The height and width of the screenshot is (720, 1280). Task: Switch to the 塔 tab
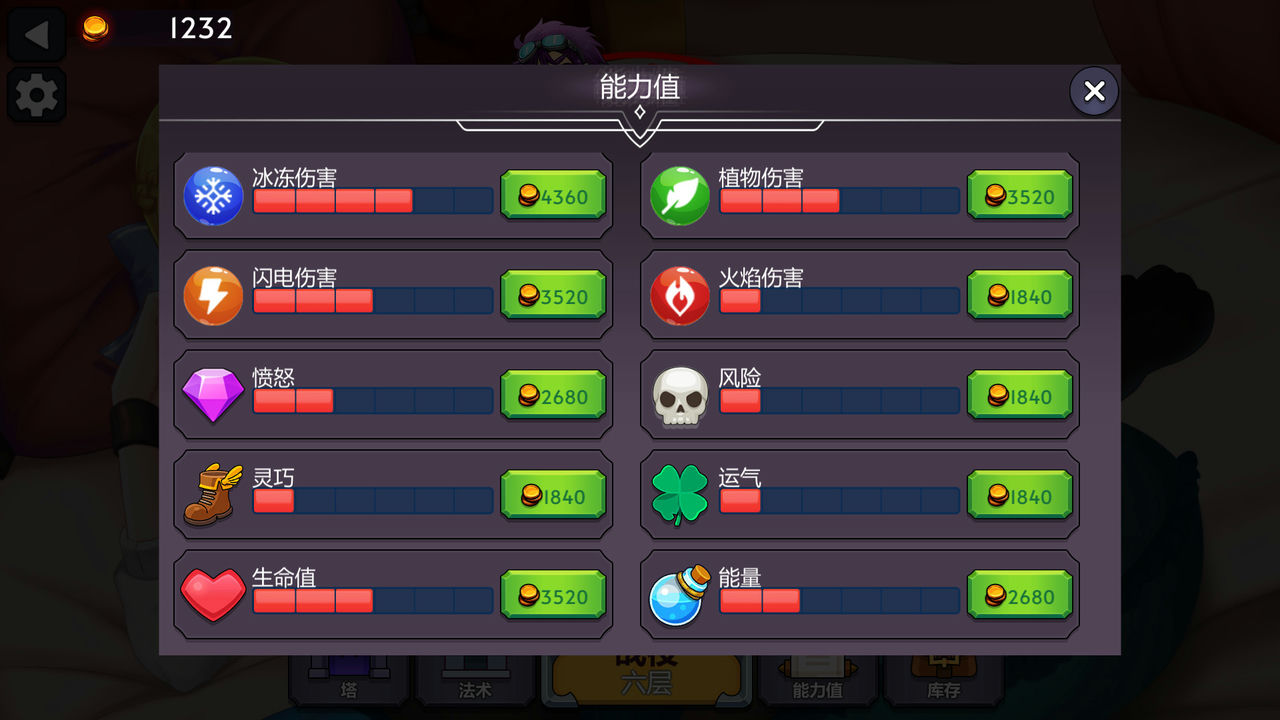[348, 690]
